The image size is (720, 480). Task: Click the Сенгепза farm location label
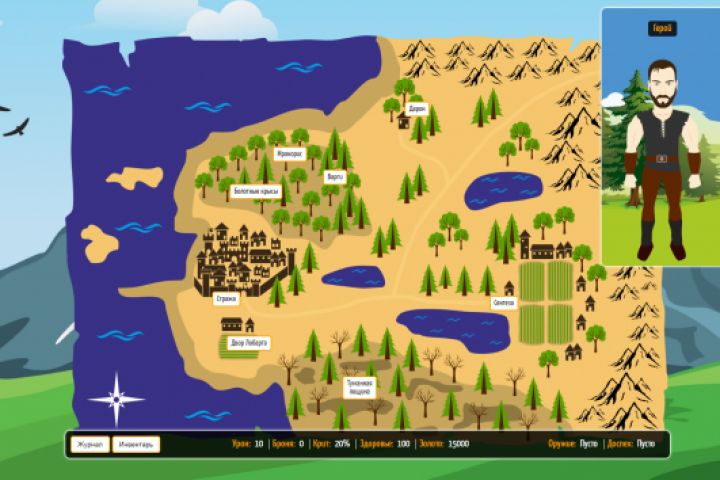point(503,301)
